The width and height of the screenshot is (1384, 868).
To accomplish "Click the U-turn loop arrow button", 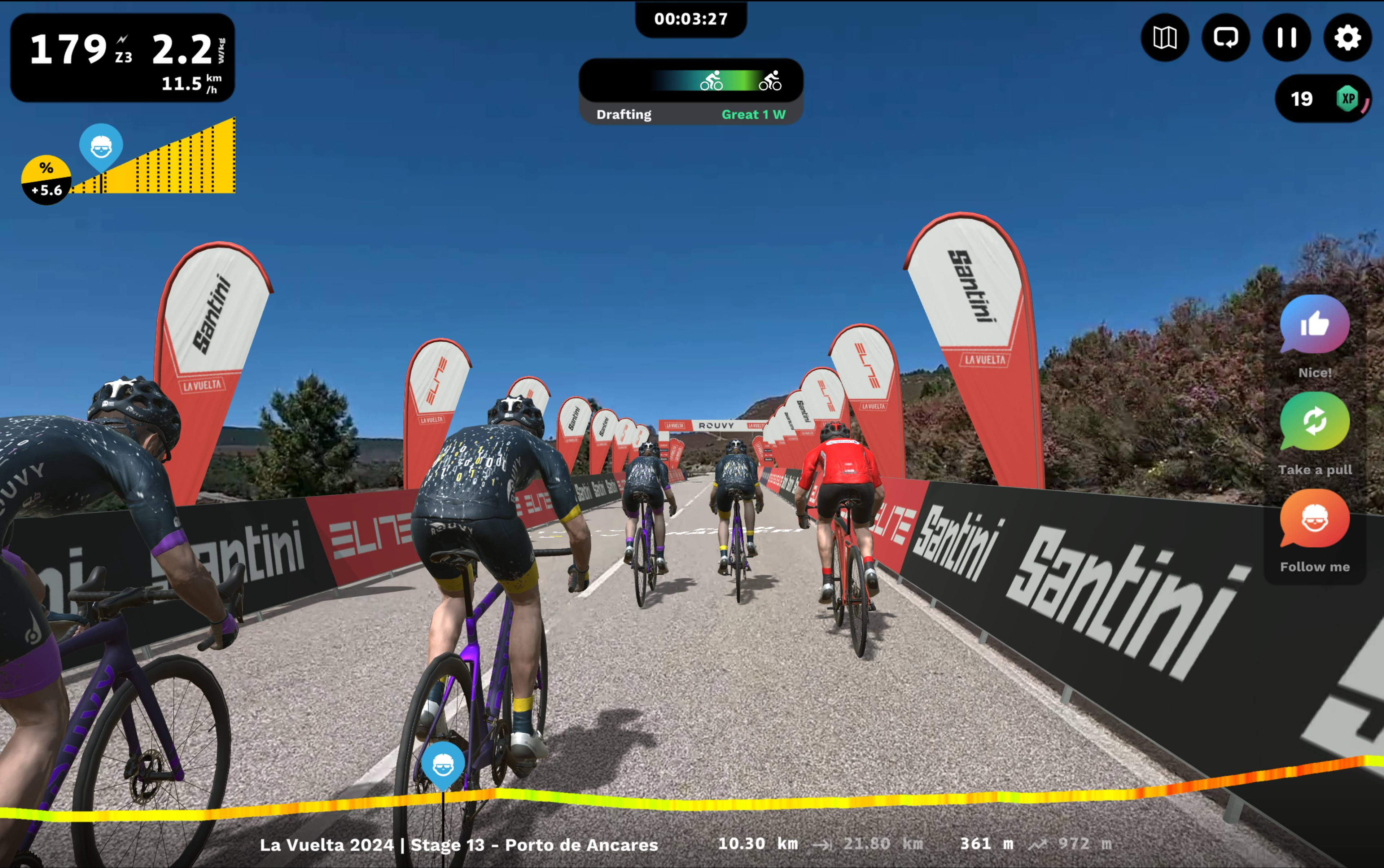I will click(1226, 38).
